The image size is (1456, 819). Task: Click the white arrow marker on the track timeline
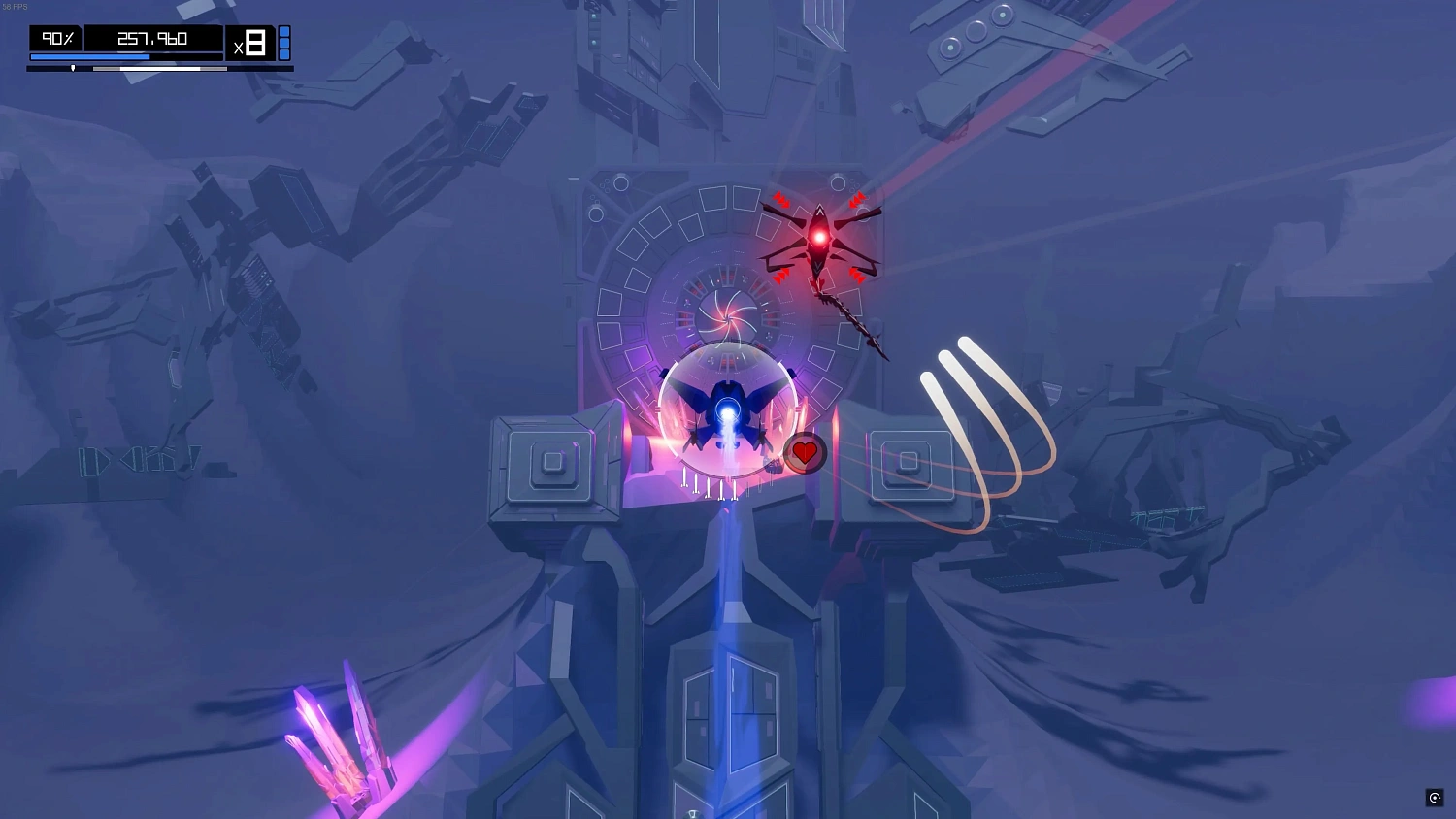coord(74,69)
